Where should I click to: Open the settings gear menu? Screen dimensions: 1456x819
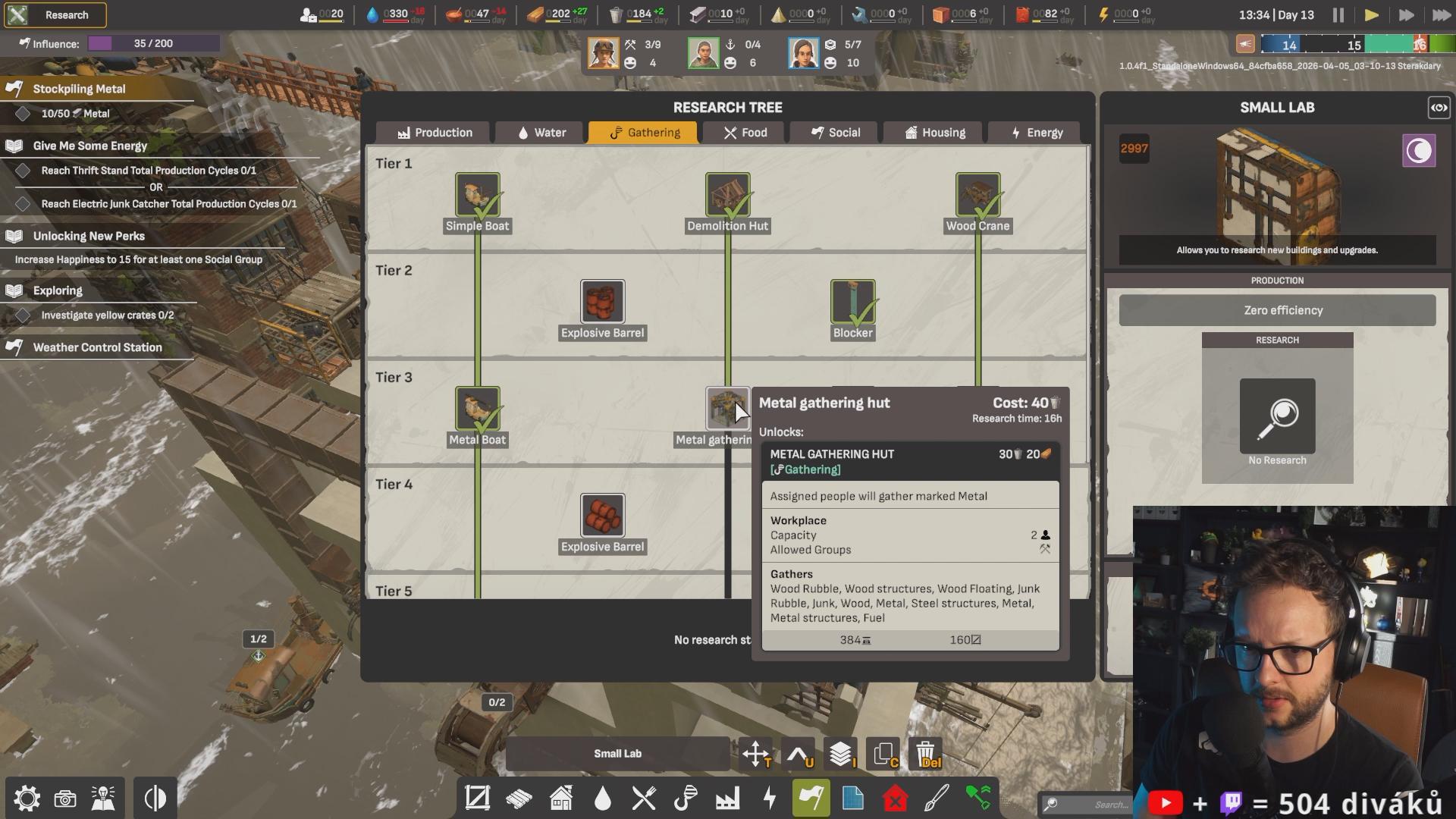tap(27, 799)
